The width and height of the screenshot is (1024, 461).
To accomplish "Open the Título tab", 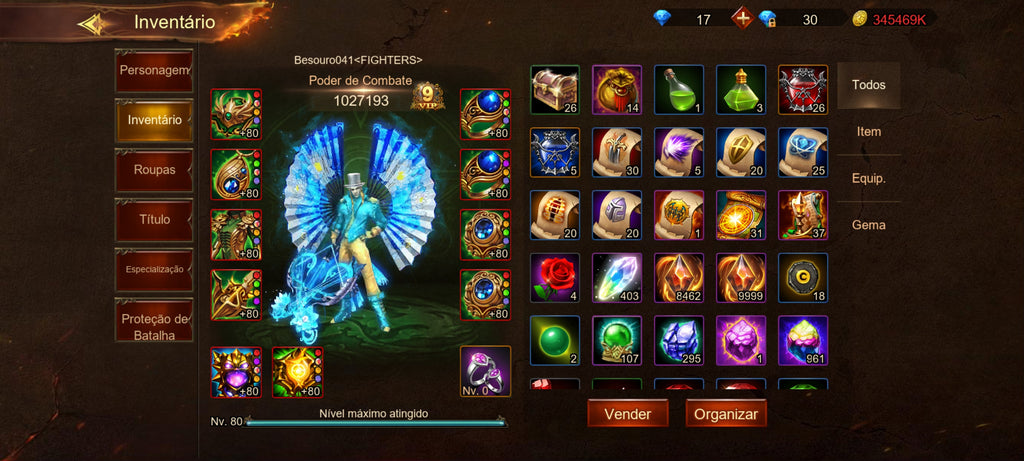I will 154,219.
